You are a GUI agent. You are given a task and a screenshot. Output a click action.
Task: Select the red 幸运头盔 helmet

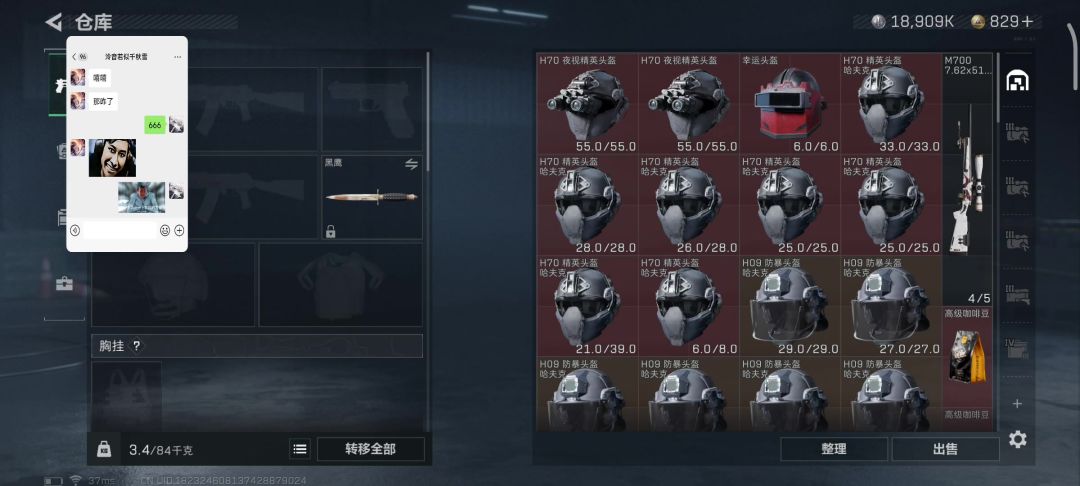pyautogui.click(x=789, y=103)
